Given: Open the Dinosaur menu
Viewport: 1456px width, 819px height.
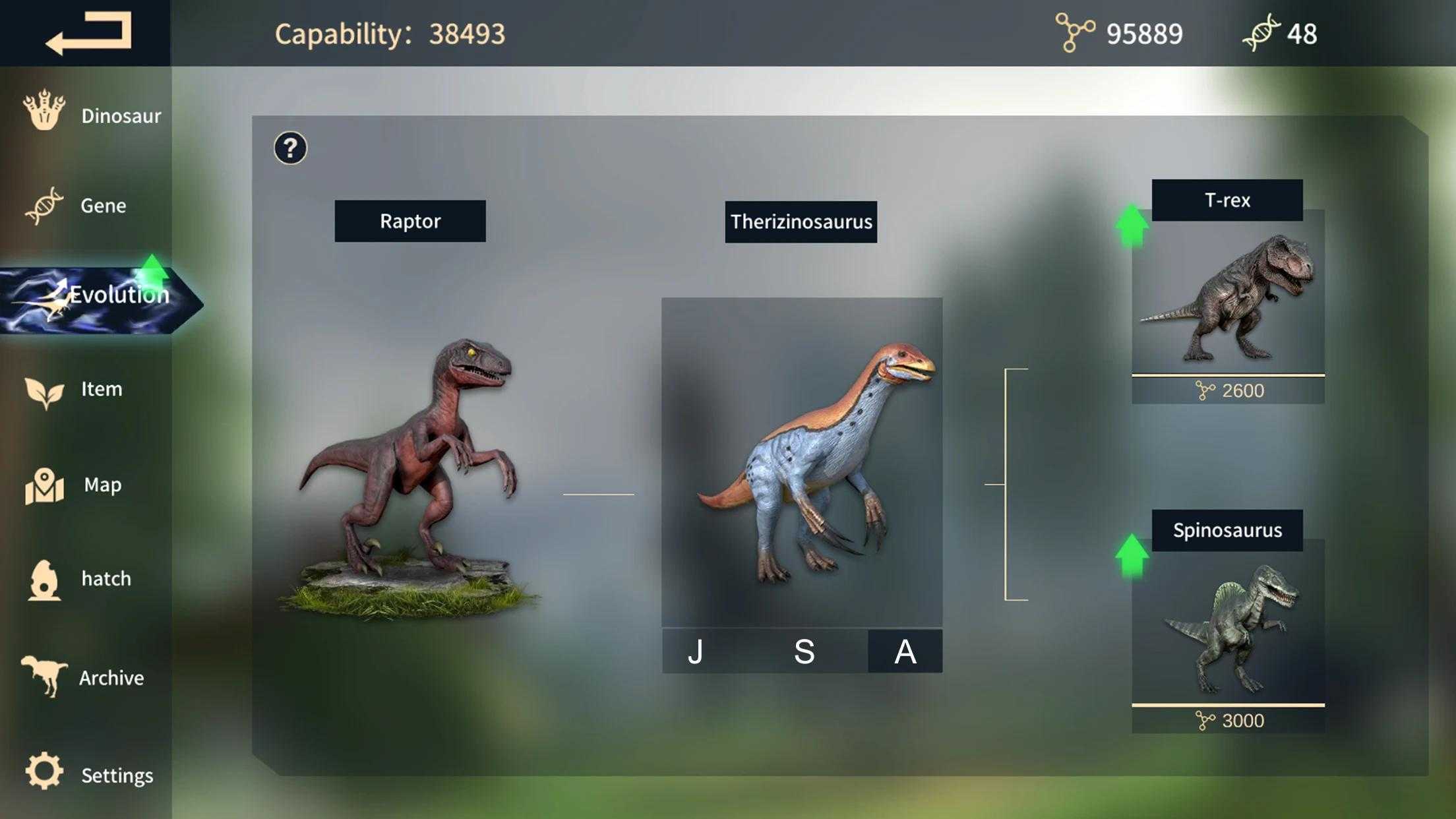Looking at the screenshot, I should point(92,115).
